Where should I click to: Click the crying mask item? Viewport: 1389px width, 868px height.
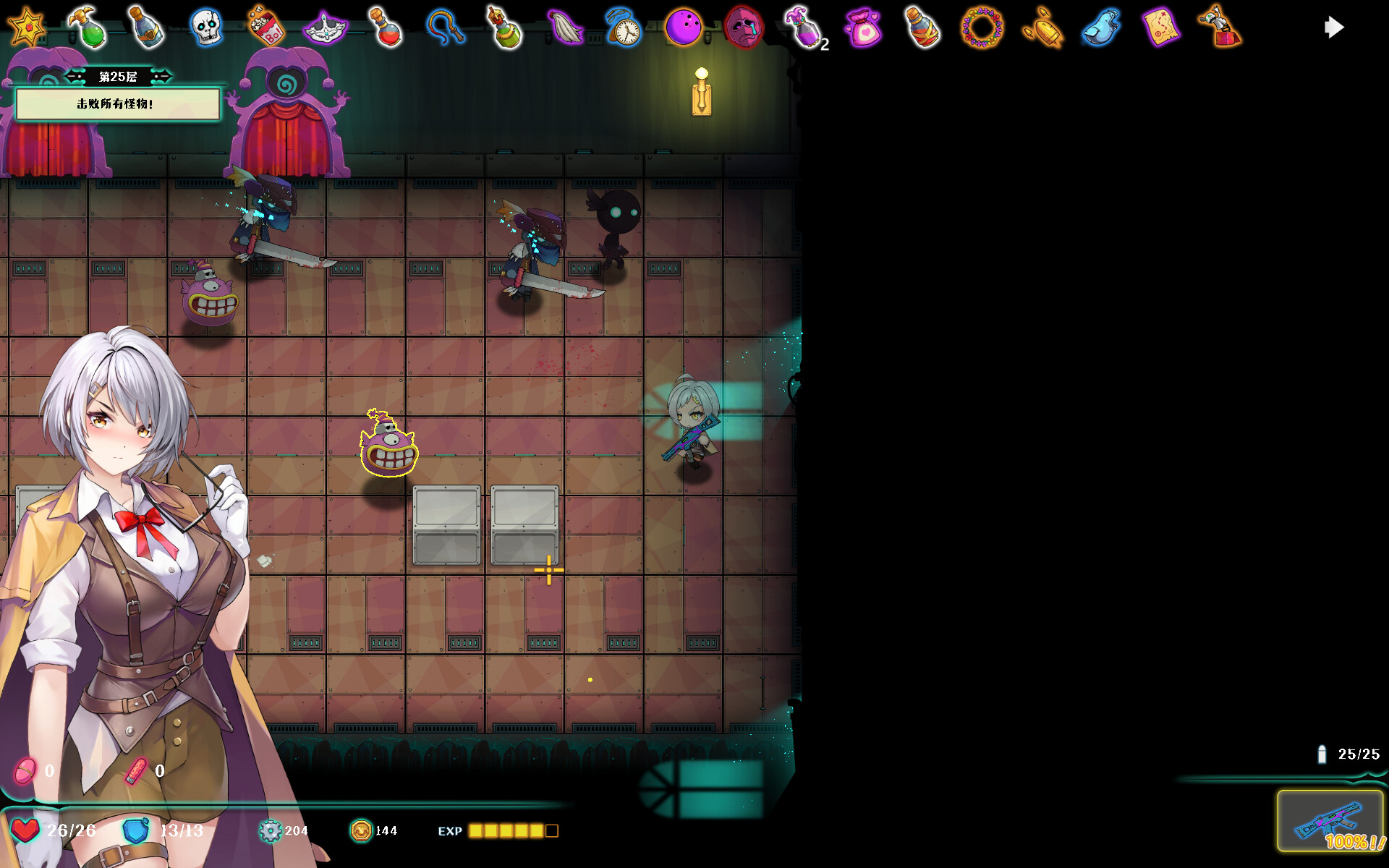[x=745, y=27]
